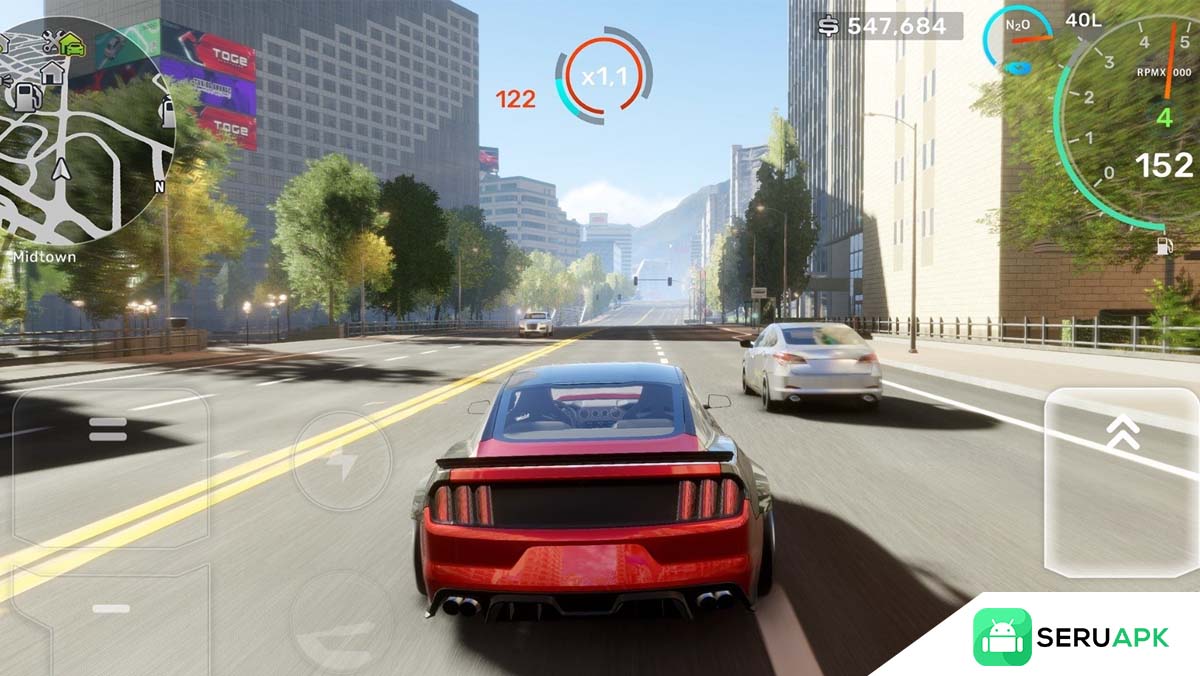Hit the brake pedal with two bars
1200x676 pixels.
point(108,430)
